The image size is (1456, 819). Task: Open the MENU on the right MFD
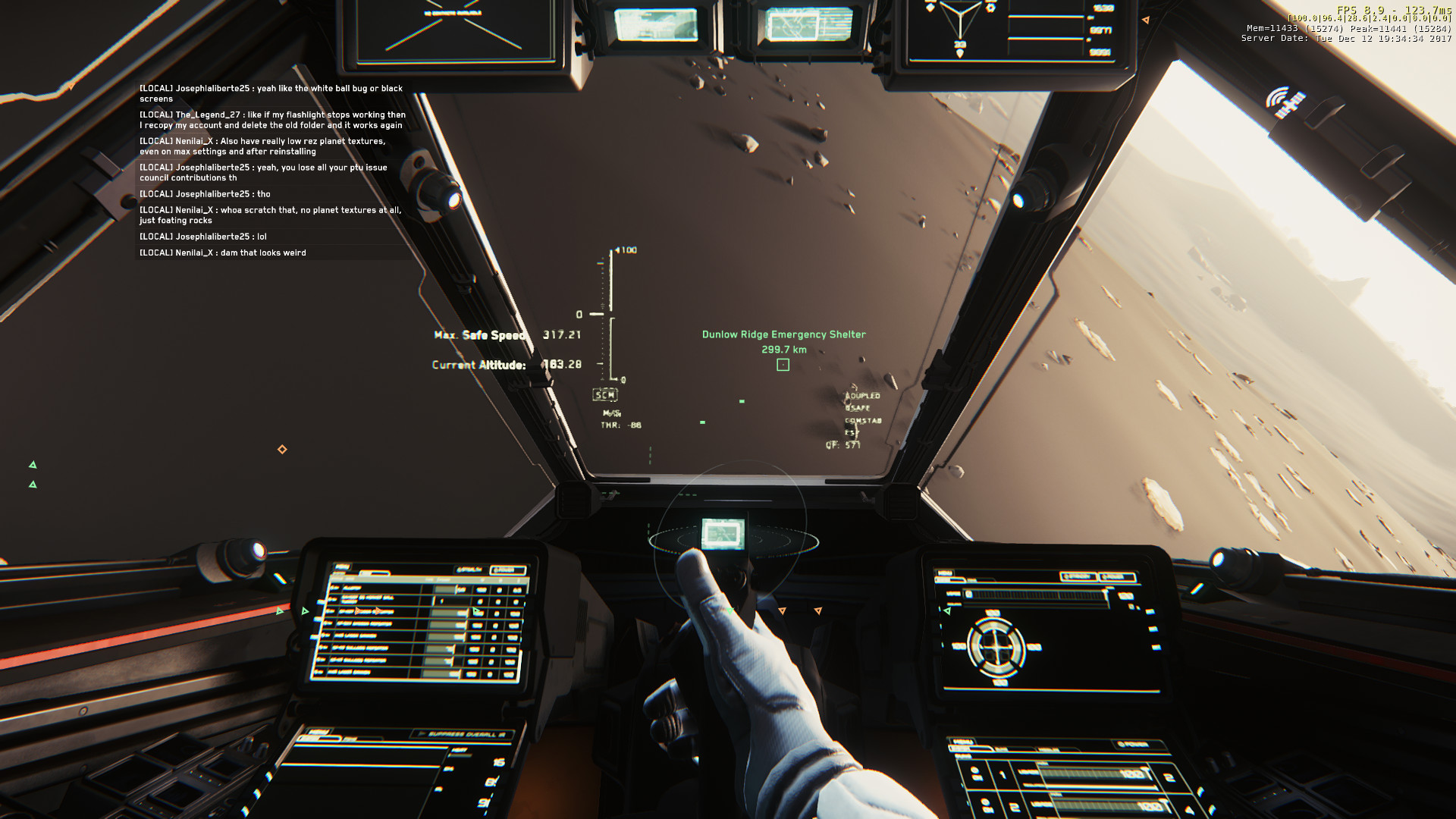coord(945,573)
